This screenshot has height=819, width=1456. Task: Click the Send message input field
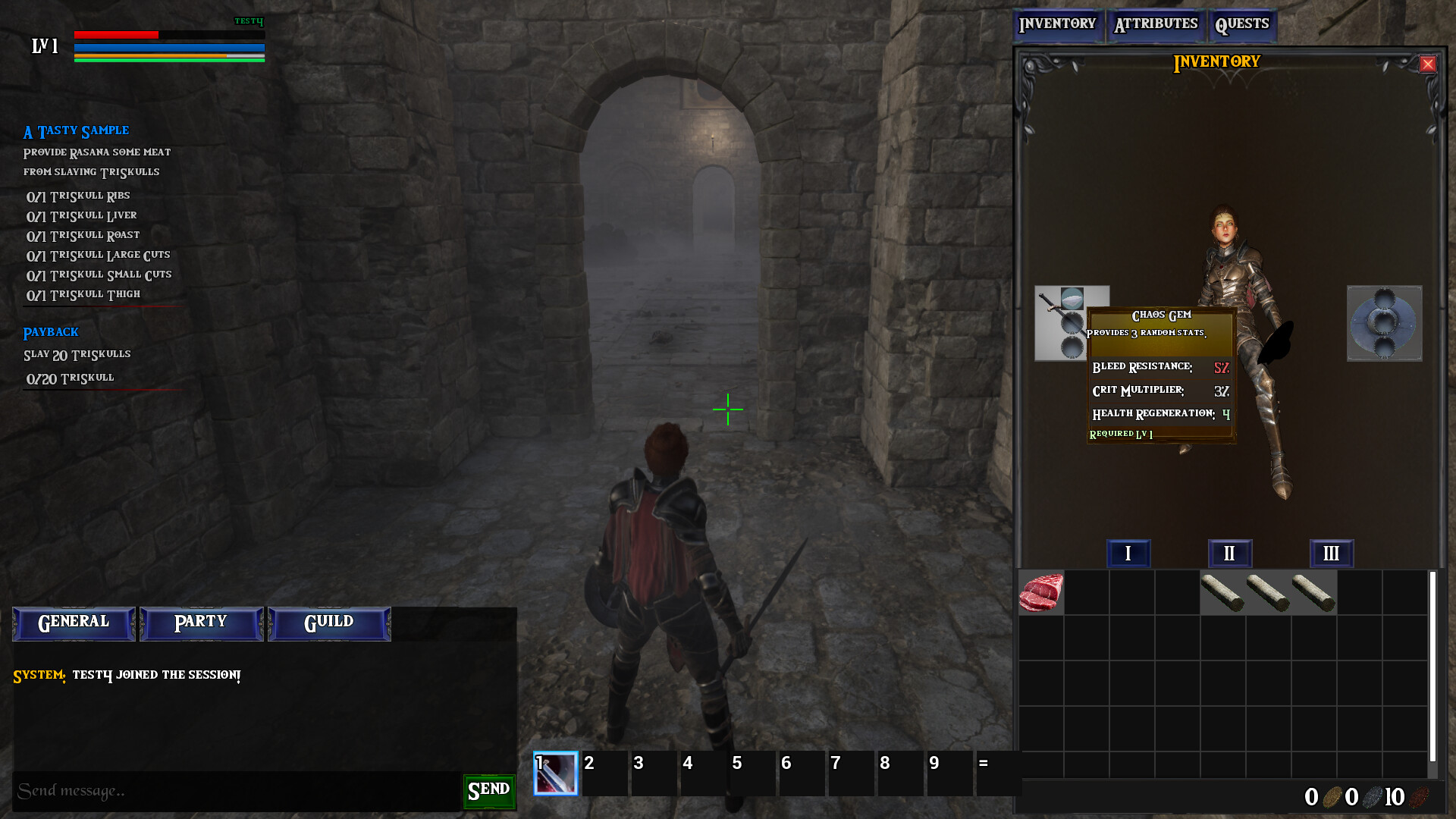click(x=227, y=789)
